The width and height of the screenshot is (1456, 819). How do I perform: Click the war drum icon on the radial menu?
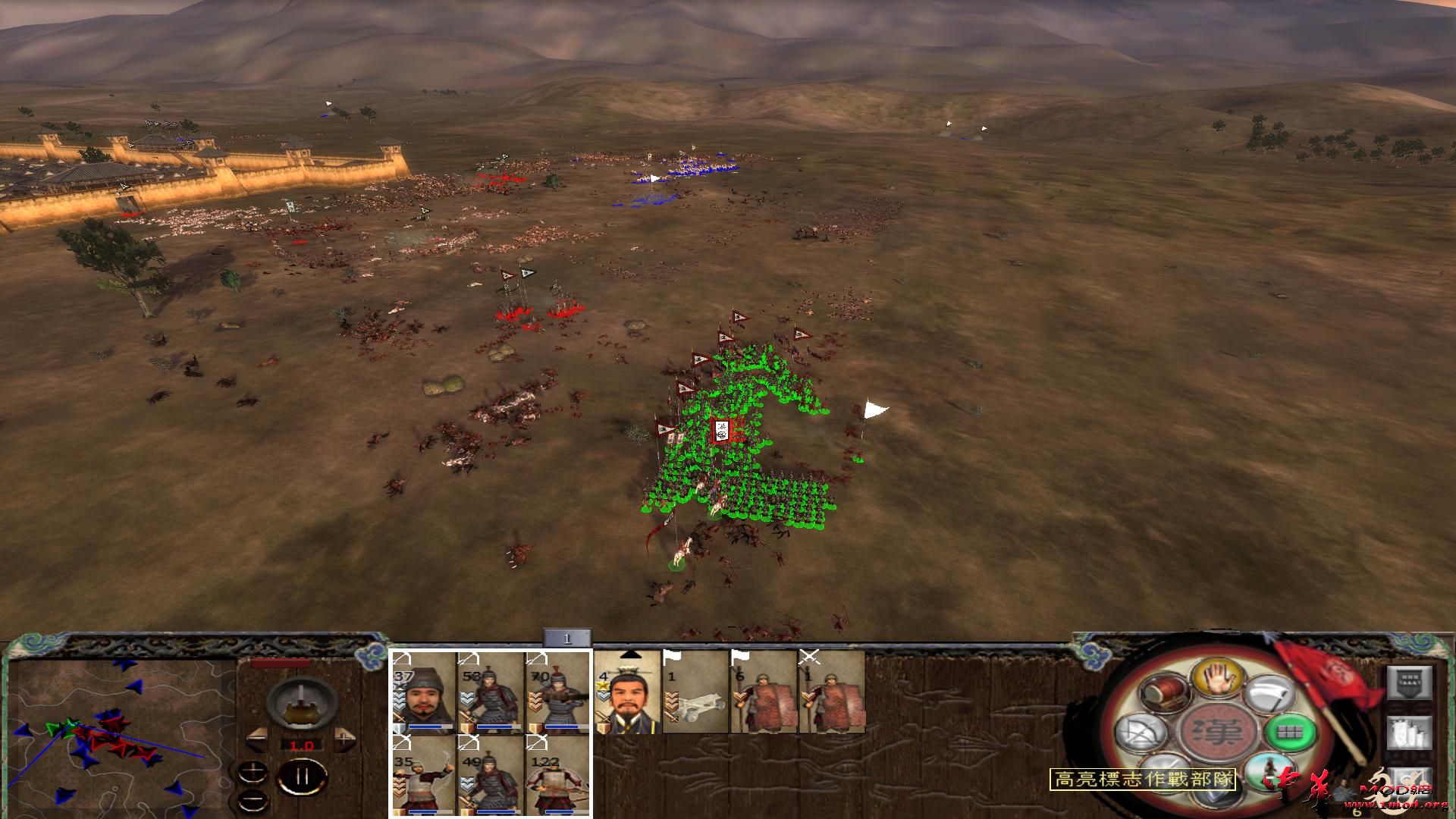(1163, 693)
